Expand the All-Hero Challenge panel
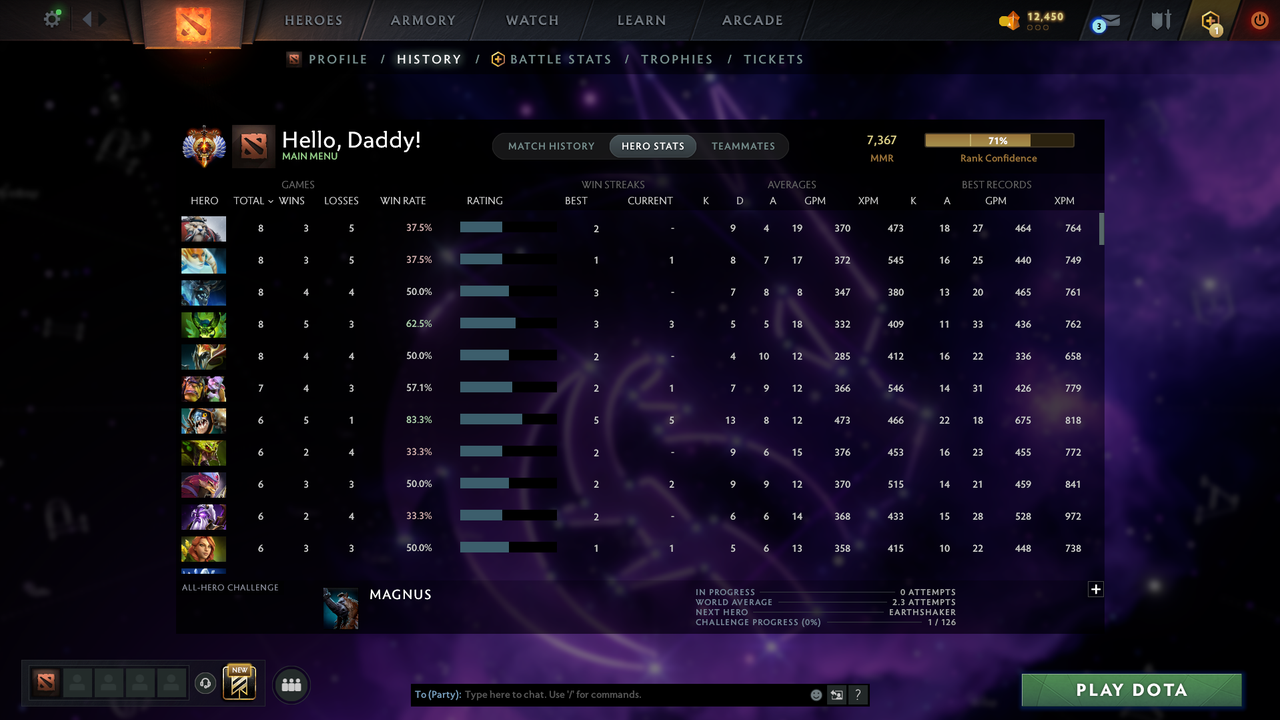 [1095, 589]
